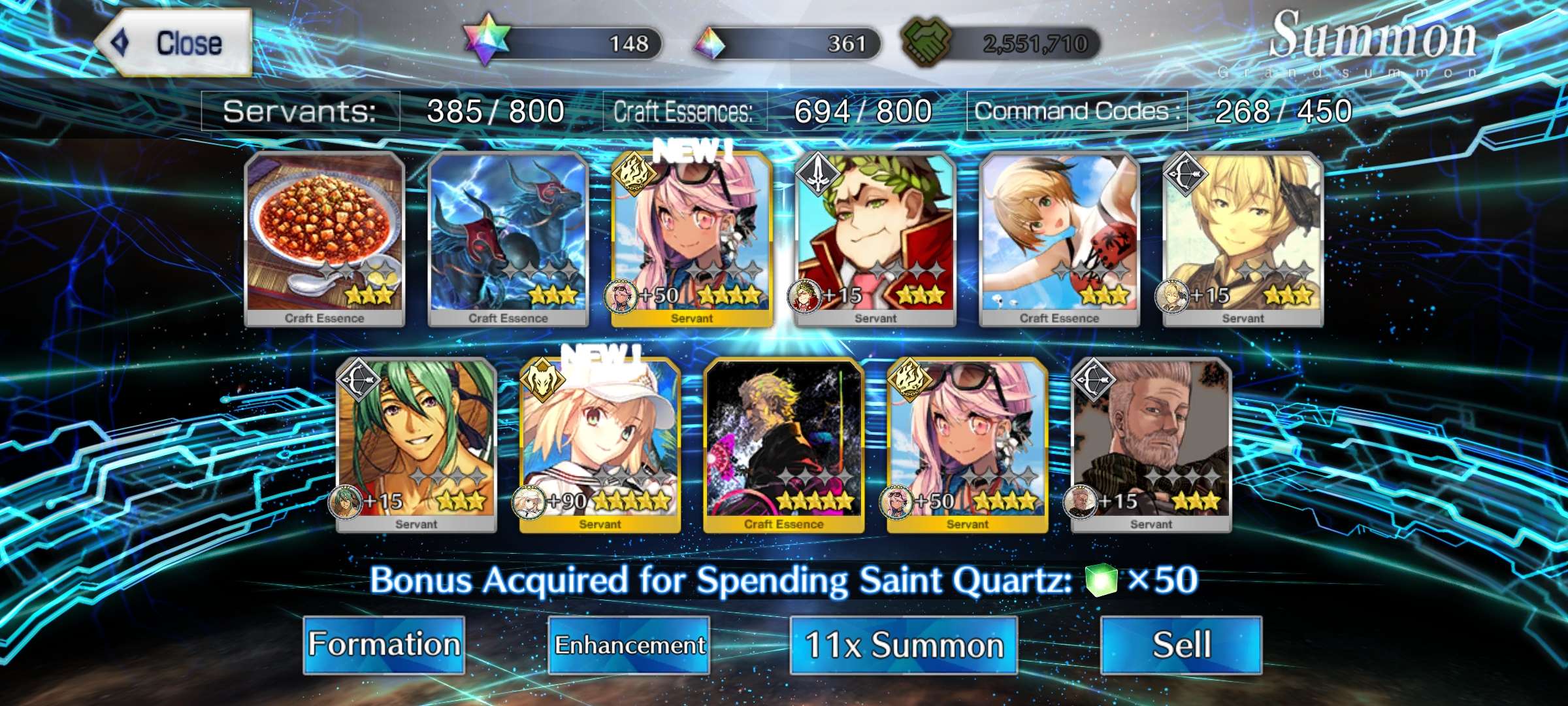View the NEW 5-star white cap Servant
The width and height of the screenshot is (1568, 706).
tap(600, 445)
